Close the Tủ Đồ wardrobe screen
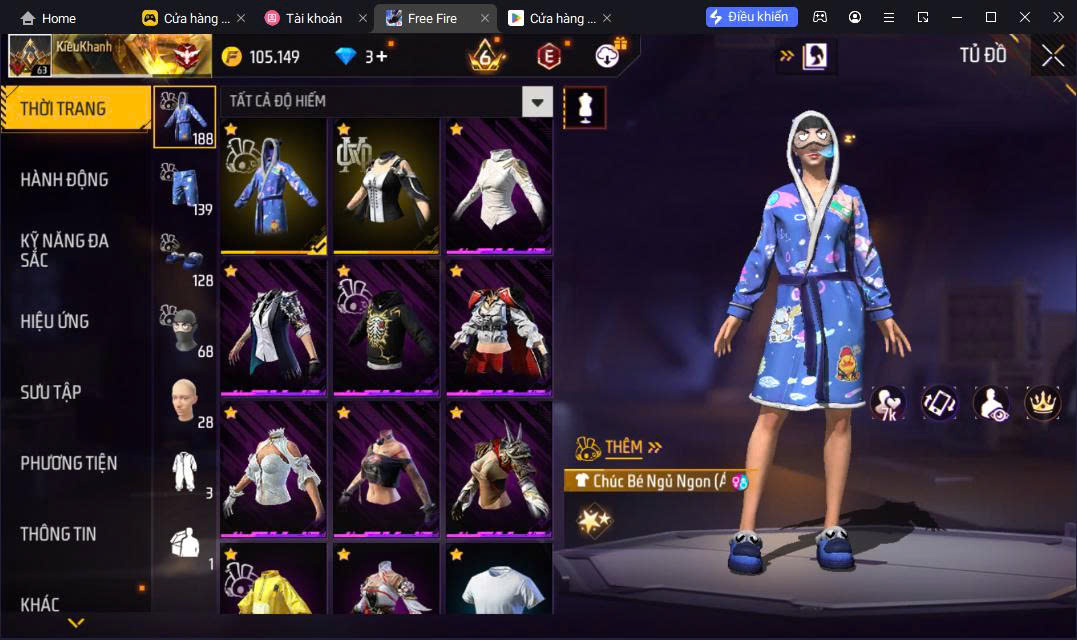The image size is (1077, 640). click(1053, 56)
